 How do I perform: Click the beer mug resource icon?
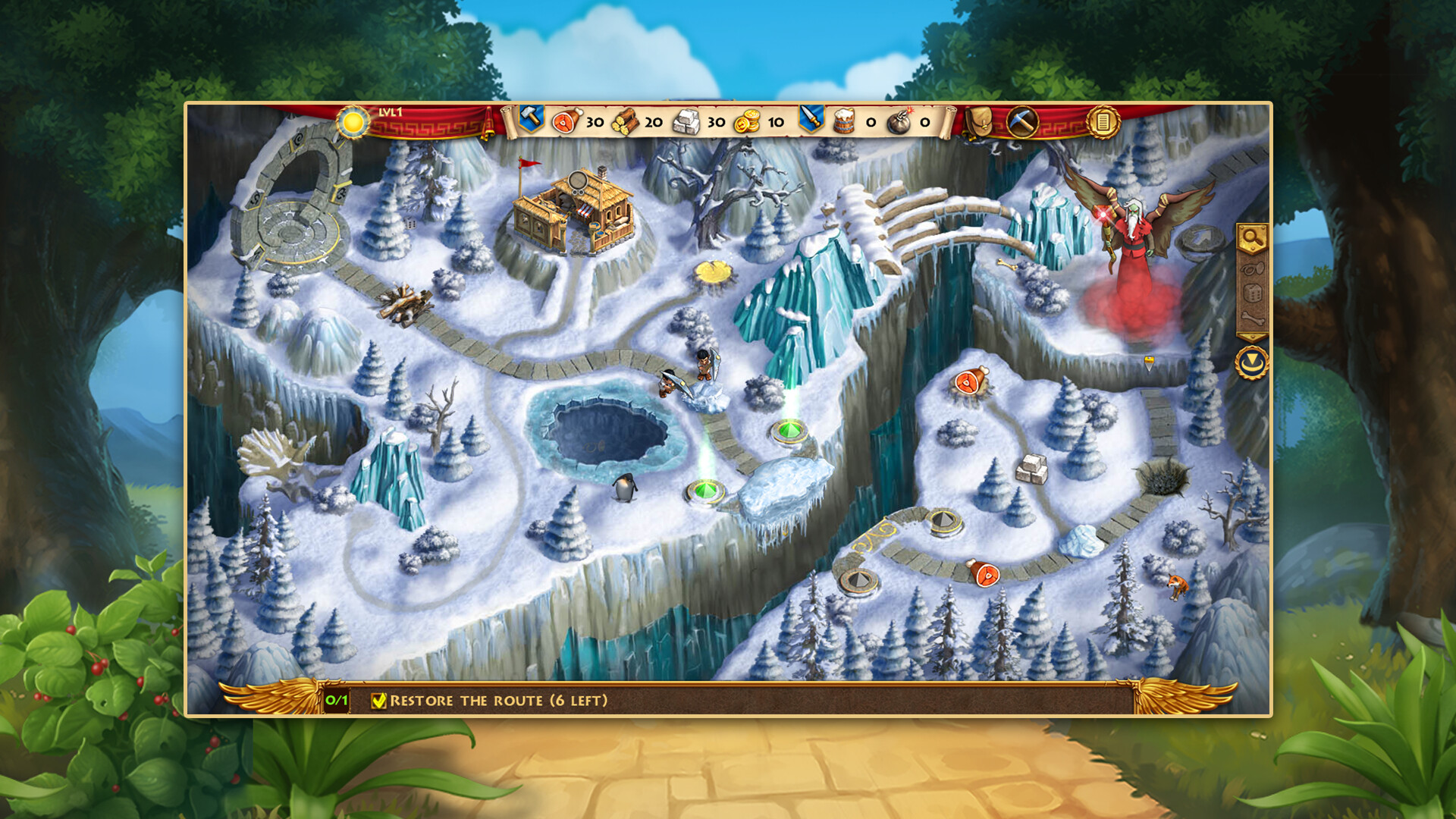844,121
